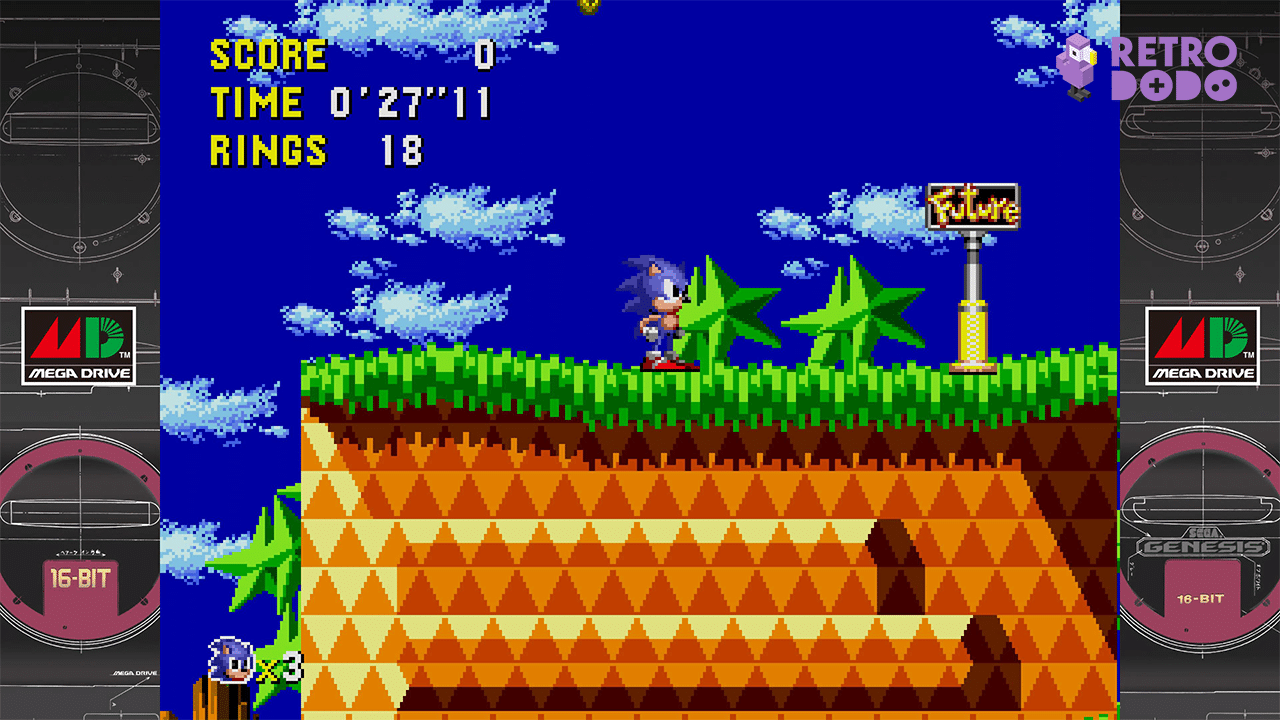The image size is (1280, 720).
Task: Click the Retro Dodo bird logo
Action: (1078, 64)
